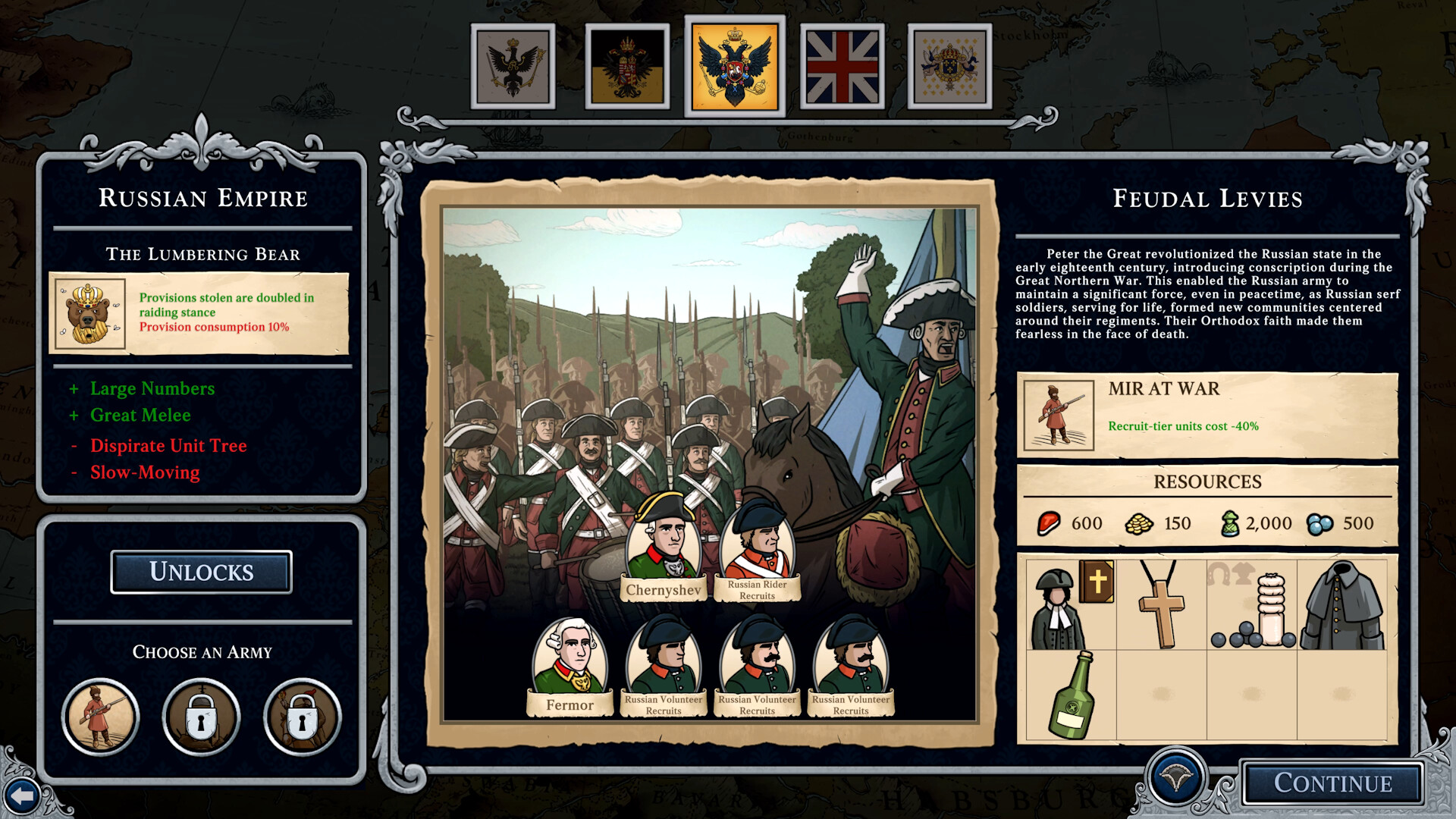Screen dimensions: 1456x819
Task: Inspect the priest with bible item slot
Action: click(1071, 604)
